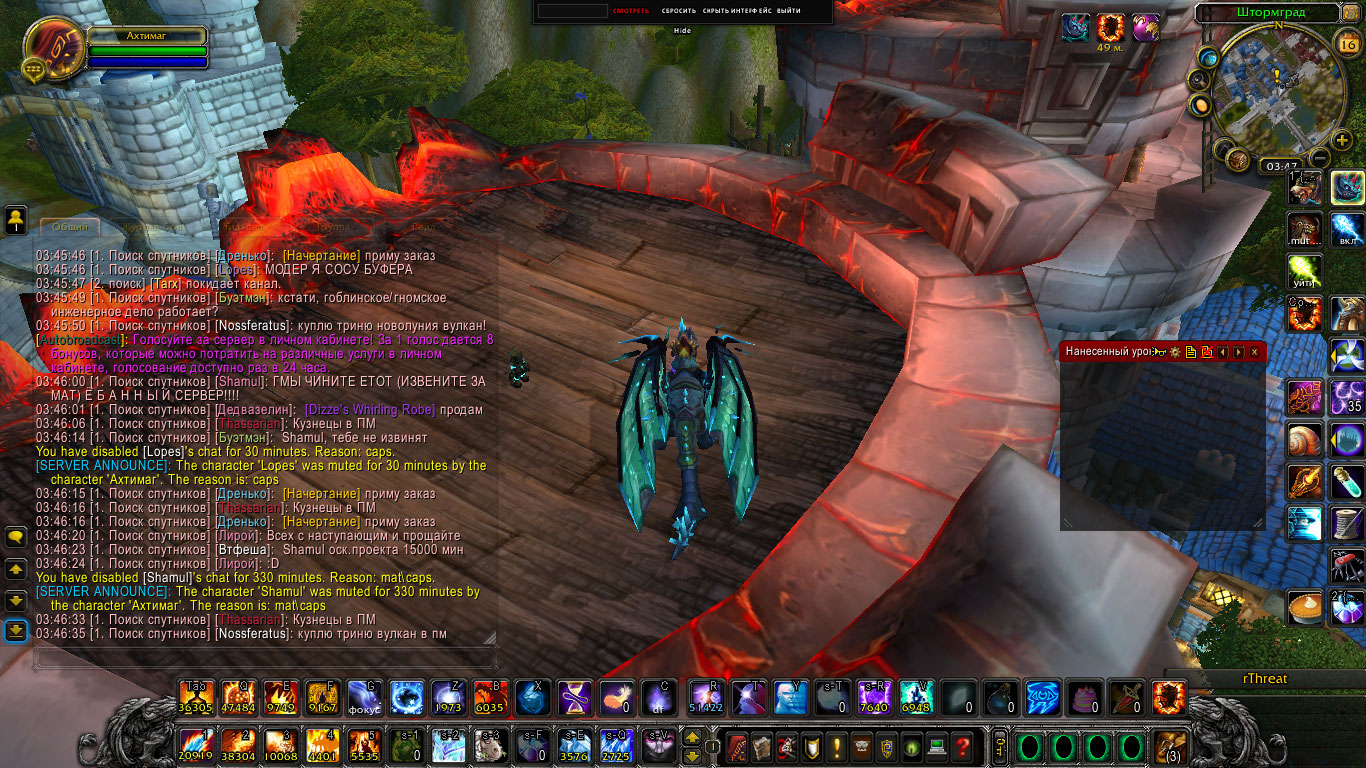Viewport: 1366px width, 768px height.
Task: Open the calendar showing day 16
Action: [1347, 43]
